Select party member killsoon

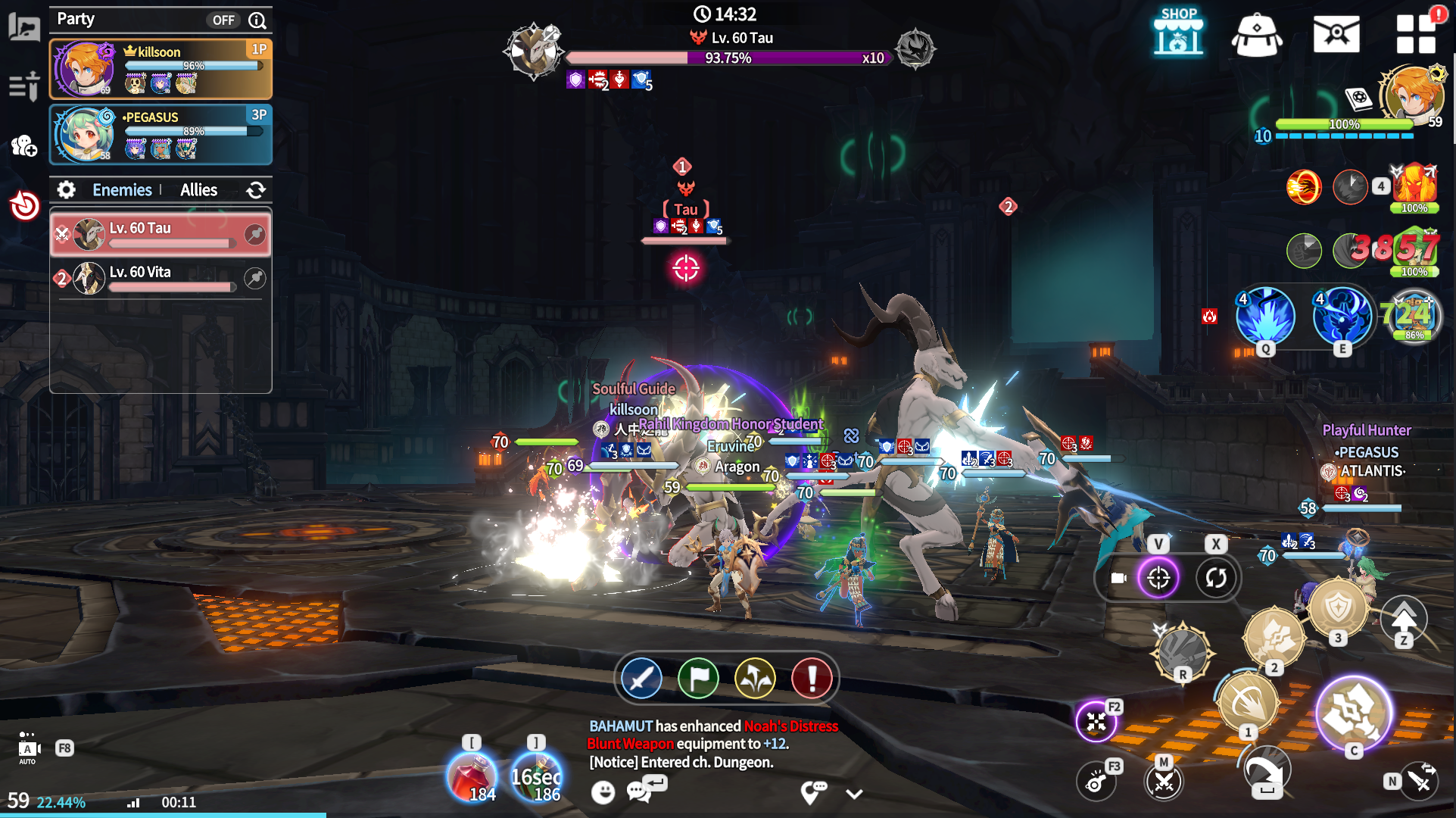click(x=161, y=69)
